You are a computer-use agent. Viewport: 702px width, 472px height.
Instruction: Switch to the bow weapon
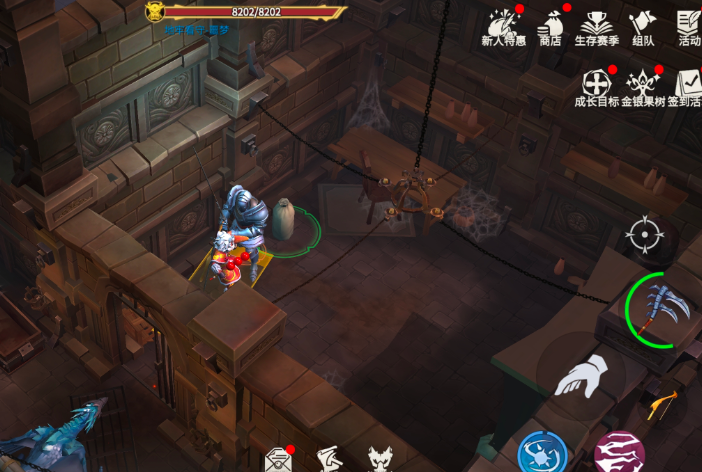[x=663, y=405]
